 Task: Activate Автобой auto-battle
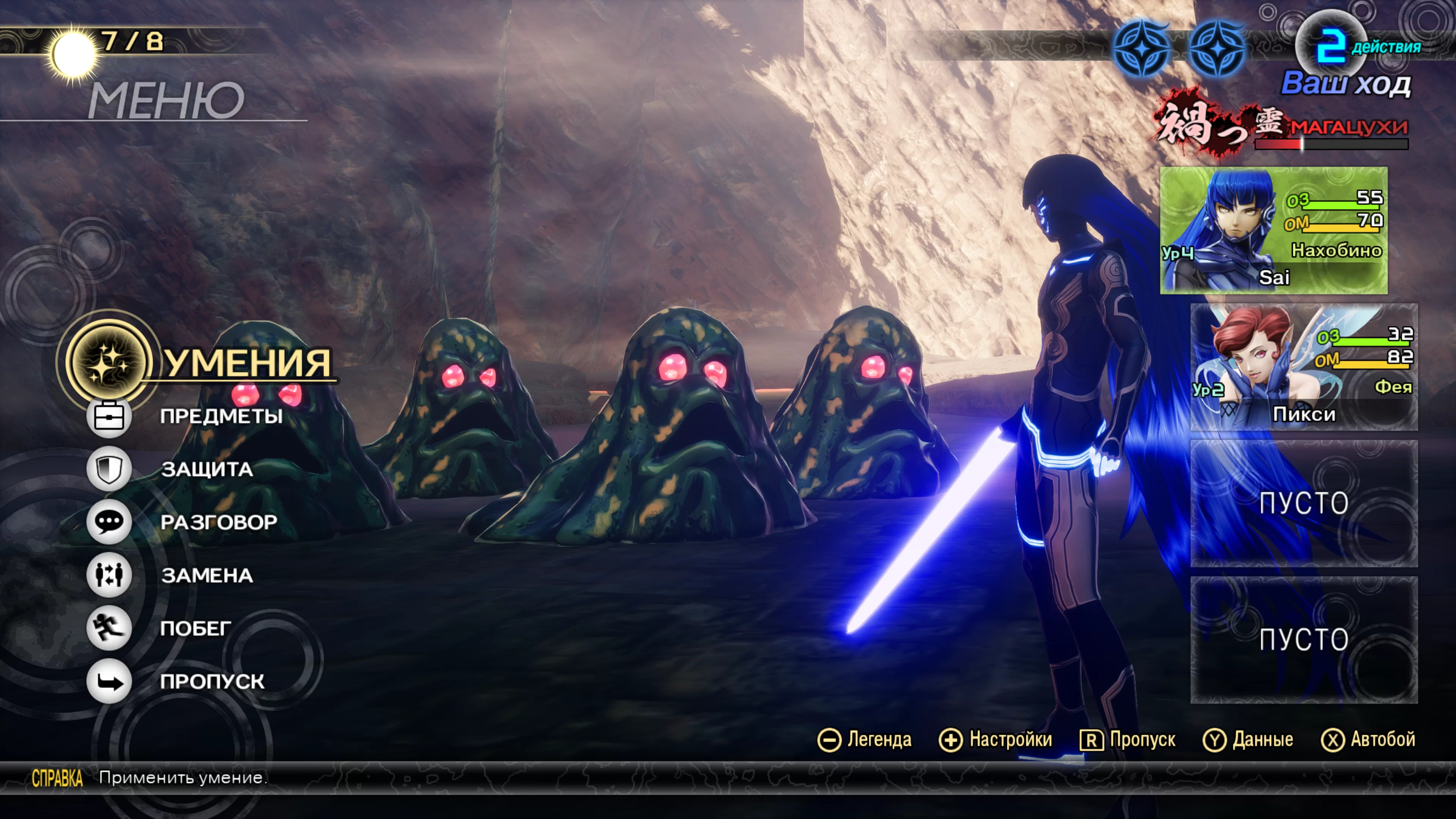1368,740
